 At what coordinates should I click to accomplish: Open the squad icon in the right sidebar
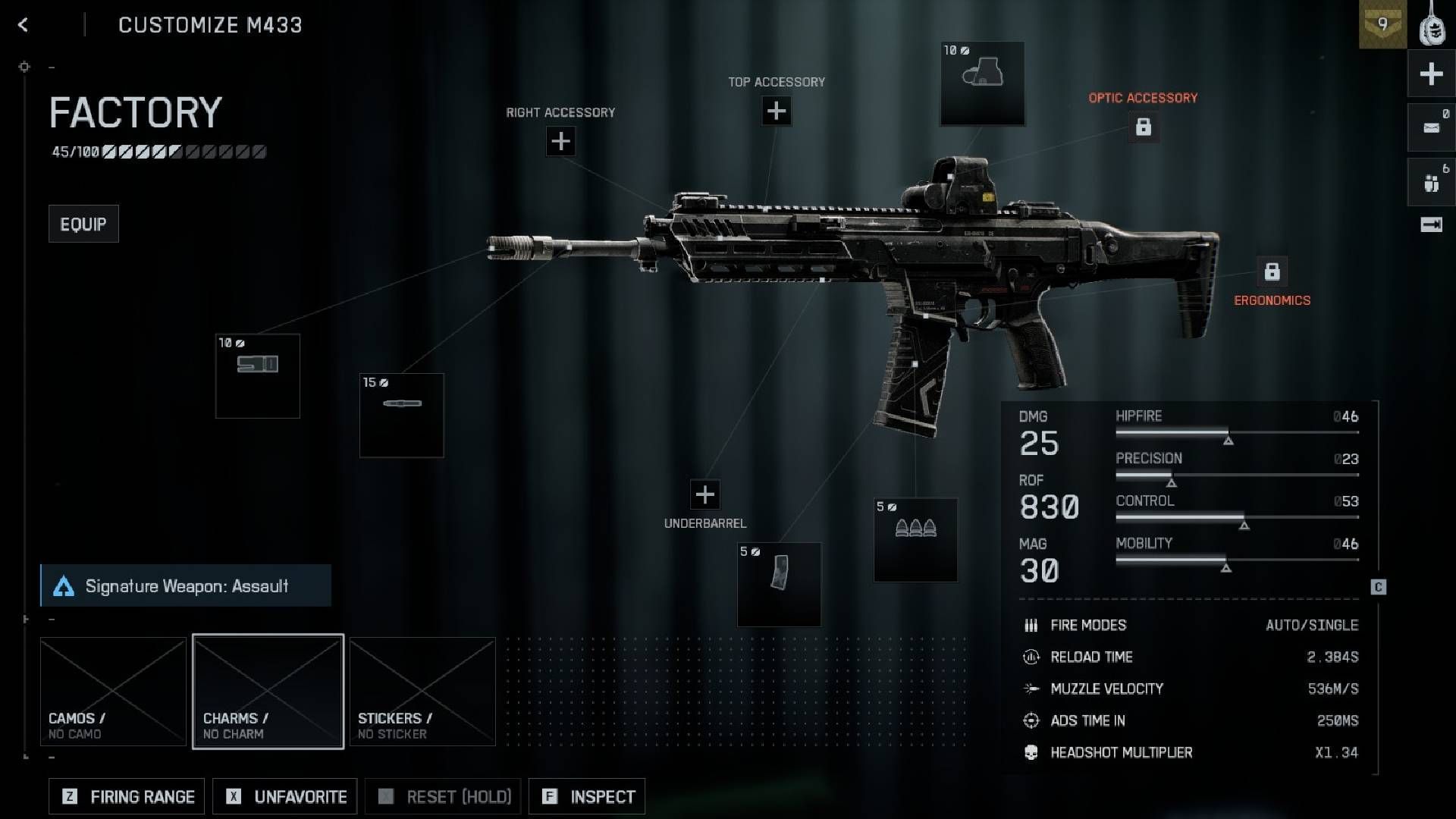click(1431, 183)
